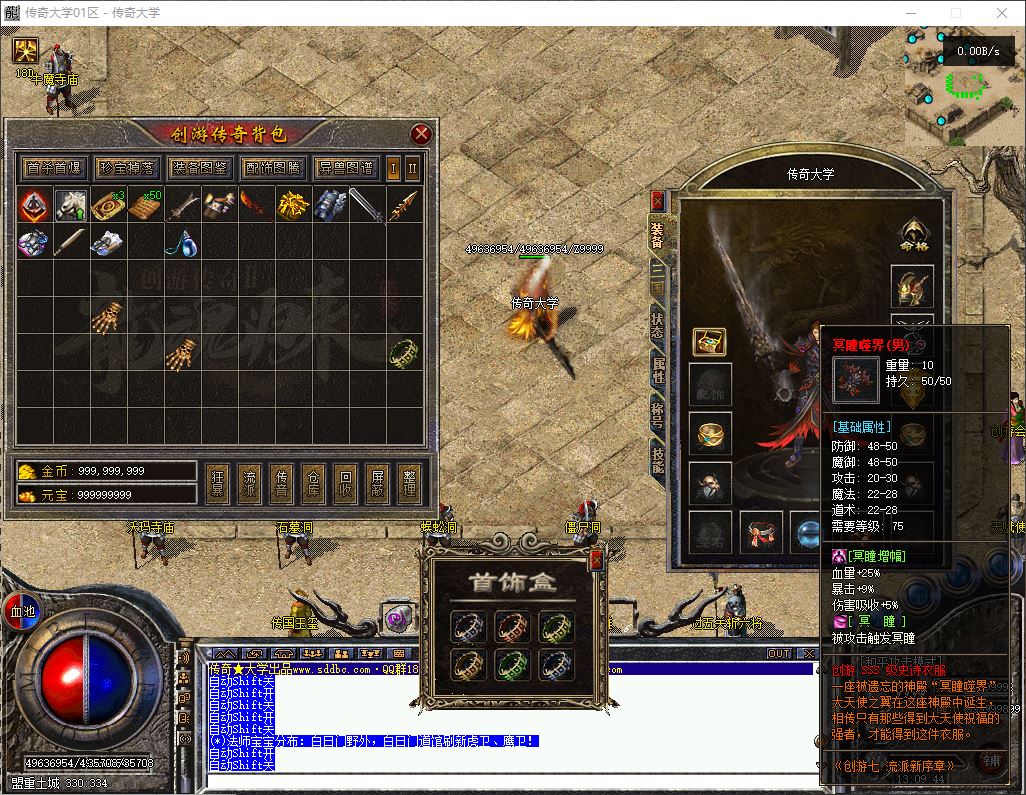Switch to bag page II
This screenshot has height=795, width=1026.
(413, 168)
